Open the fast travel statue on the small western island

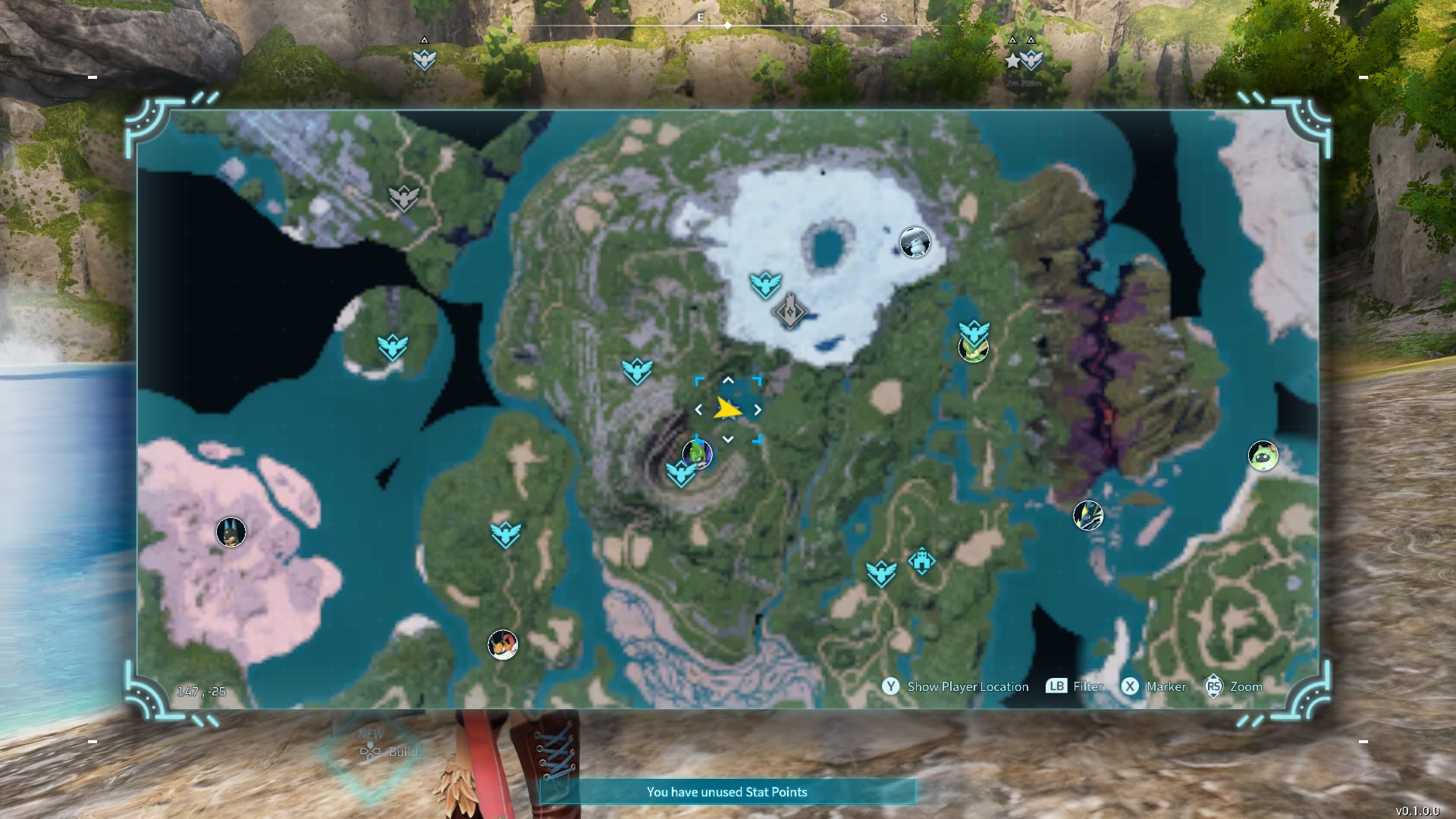(392, 347)
